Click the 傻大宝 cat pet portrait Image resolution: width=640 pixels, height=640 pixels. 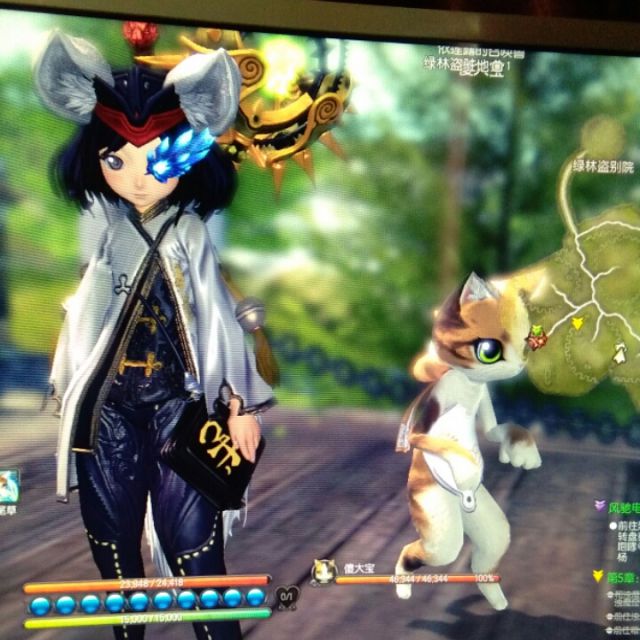(x=323, y=571)
